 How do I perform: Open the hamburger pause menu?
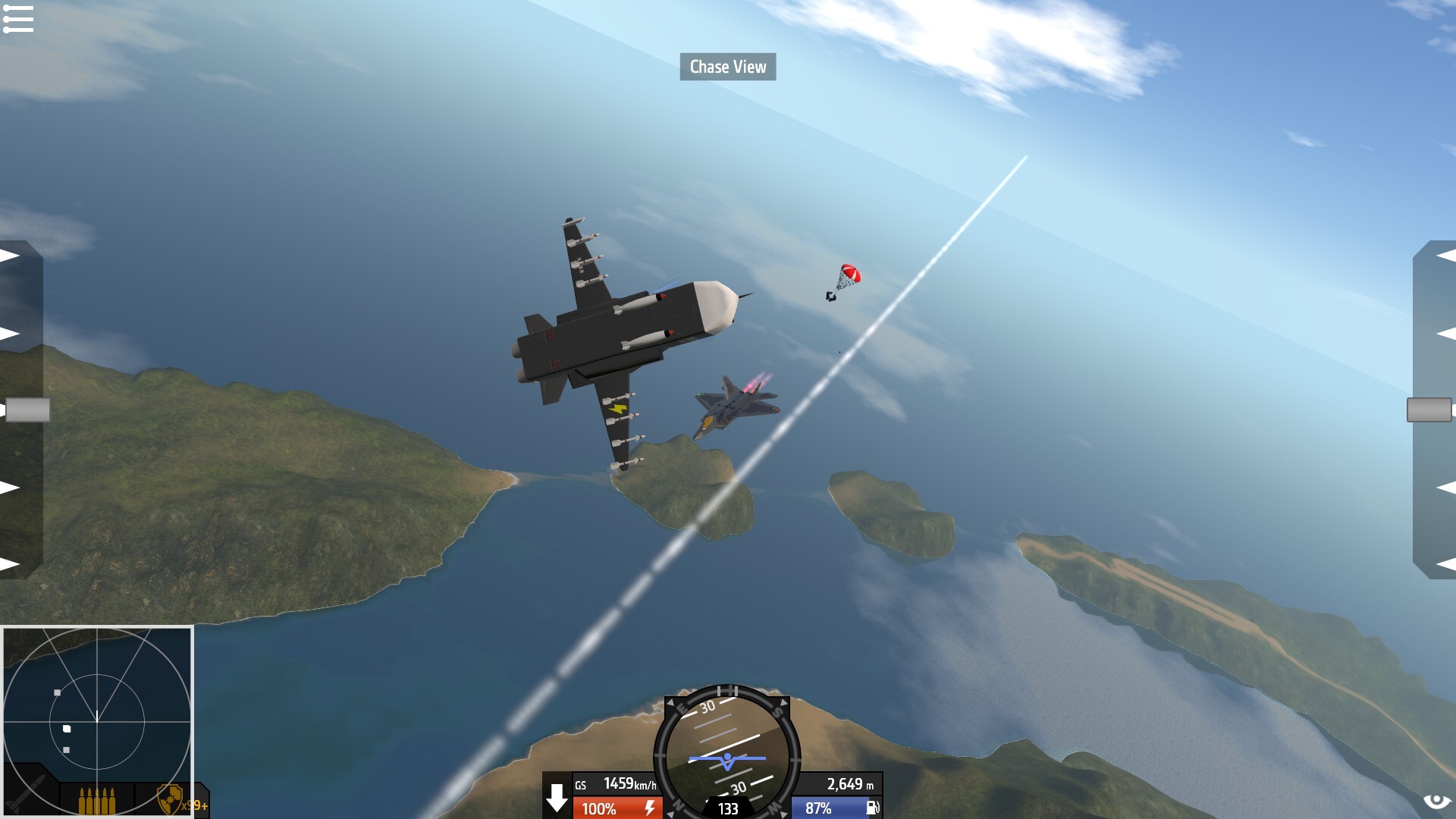point(18,19)
